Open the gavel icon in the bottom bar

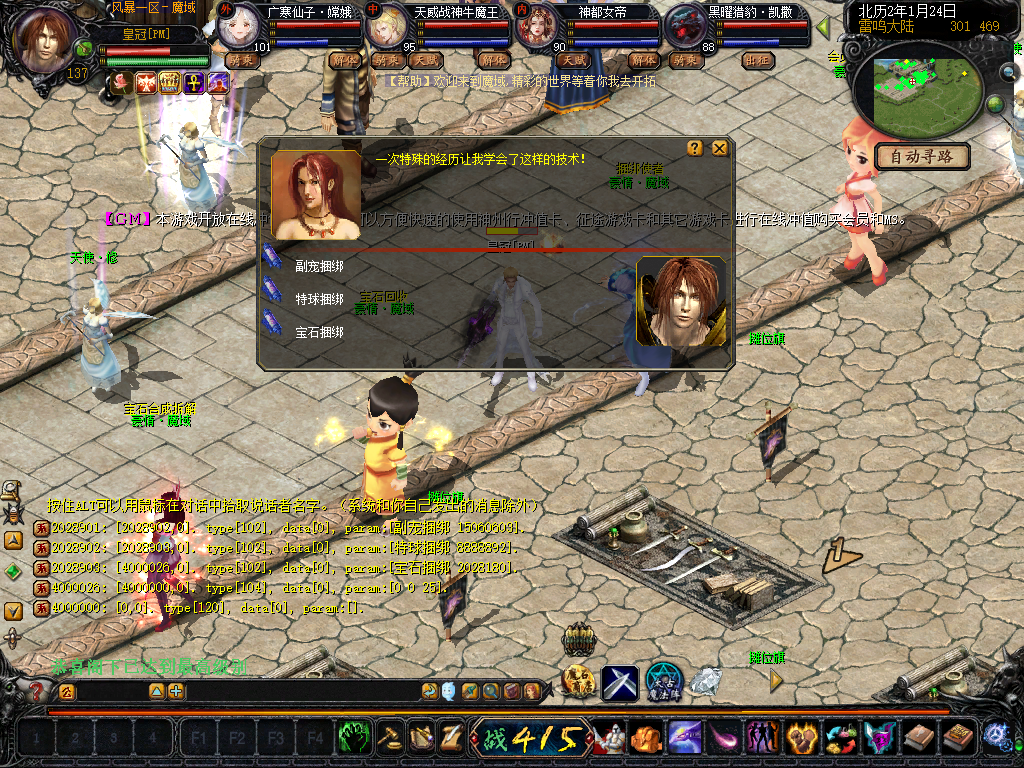click(388, 738)
